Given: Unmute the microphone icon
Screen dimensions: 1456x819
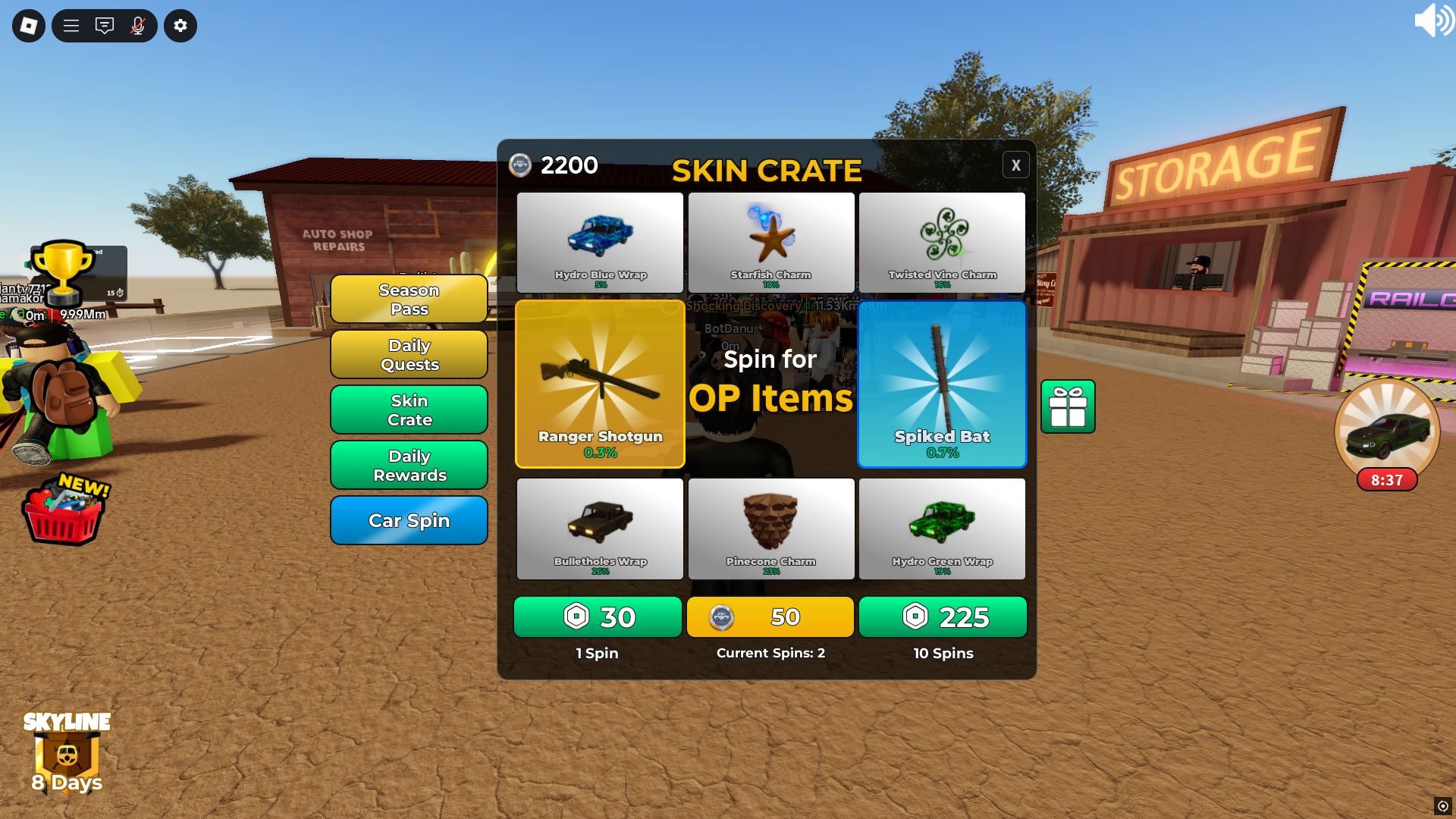Looking at the screenshot, I should click(x=138, y=25).
